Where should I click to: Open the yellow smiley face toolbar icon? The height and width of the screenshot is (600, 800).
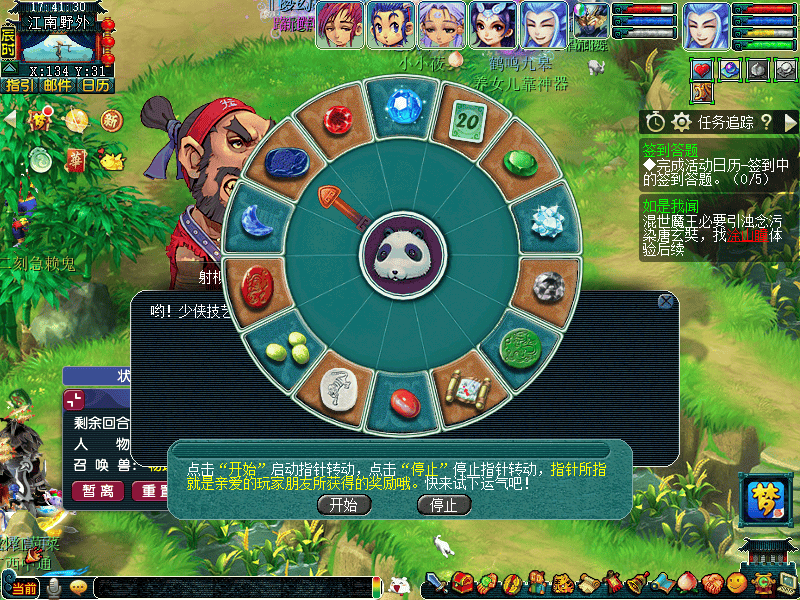point(737,583)
